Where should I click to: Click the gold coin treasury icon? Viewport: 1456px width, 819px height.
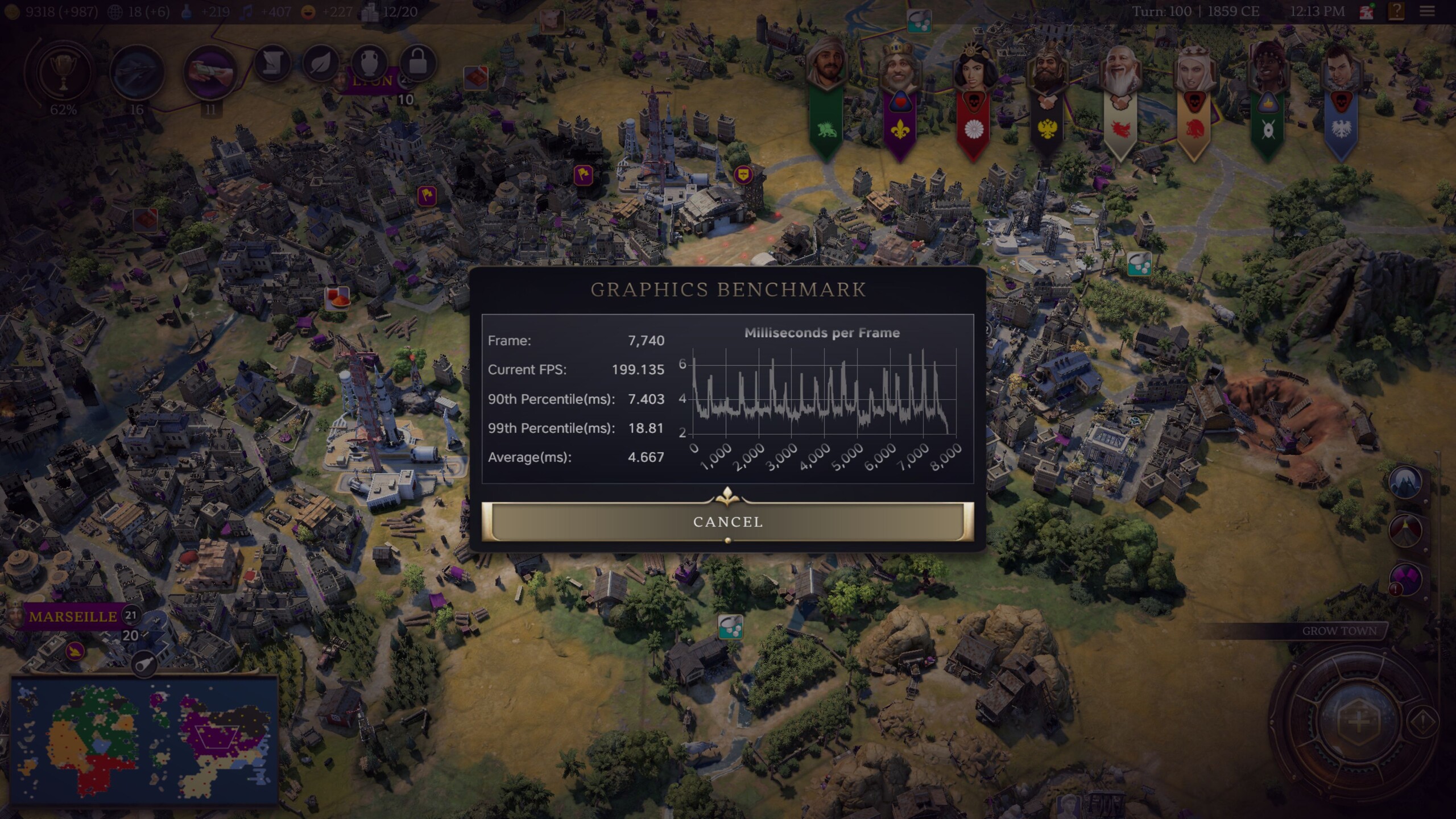13,10
